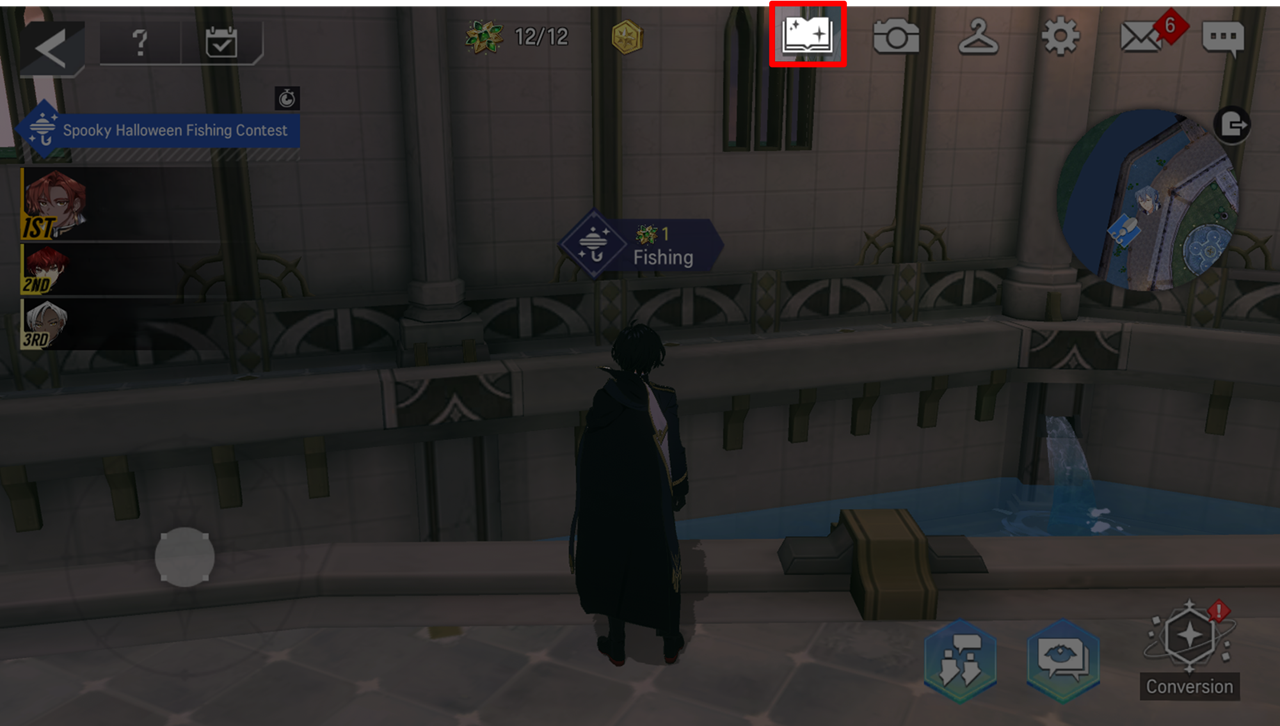Open the question mark help button
The image size is (1280, 726).
(140, 43)
